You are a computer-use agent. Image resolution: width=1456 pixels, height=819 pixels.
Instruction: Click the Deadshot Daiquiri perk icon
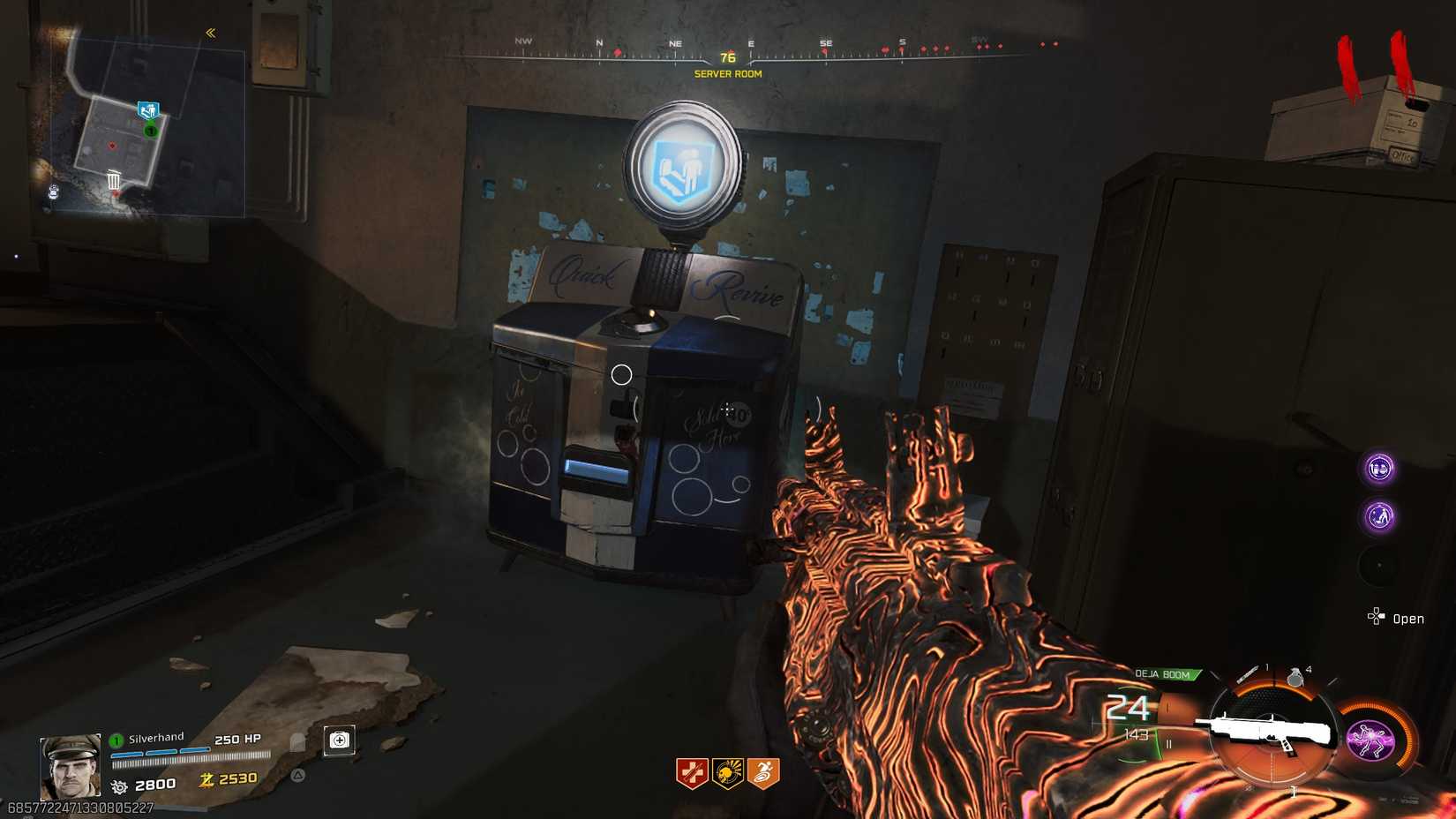(726, 772)
